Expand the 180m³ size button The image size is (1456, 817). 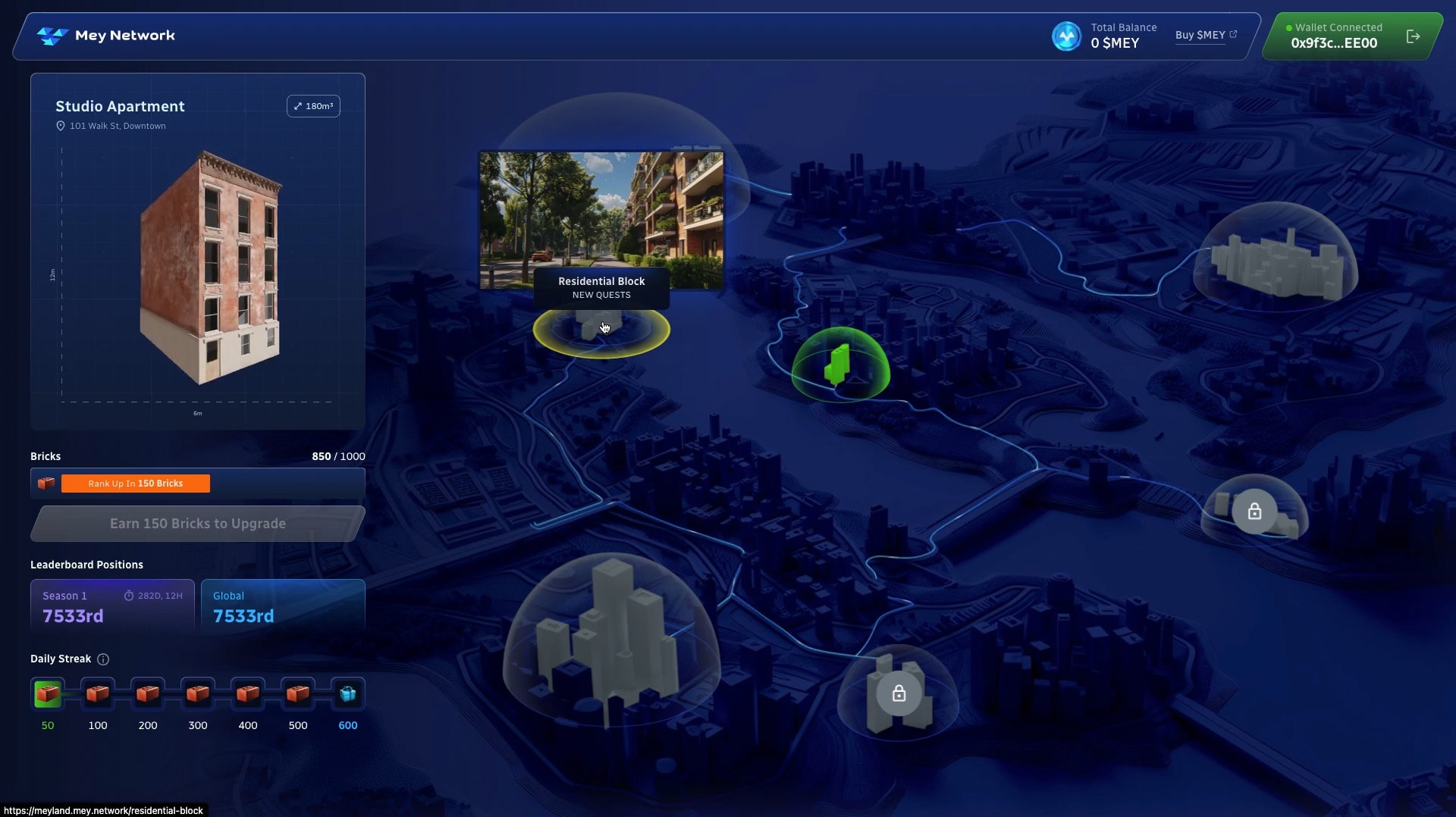coord(313,106)
